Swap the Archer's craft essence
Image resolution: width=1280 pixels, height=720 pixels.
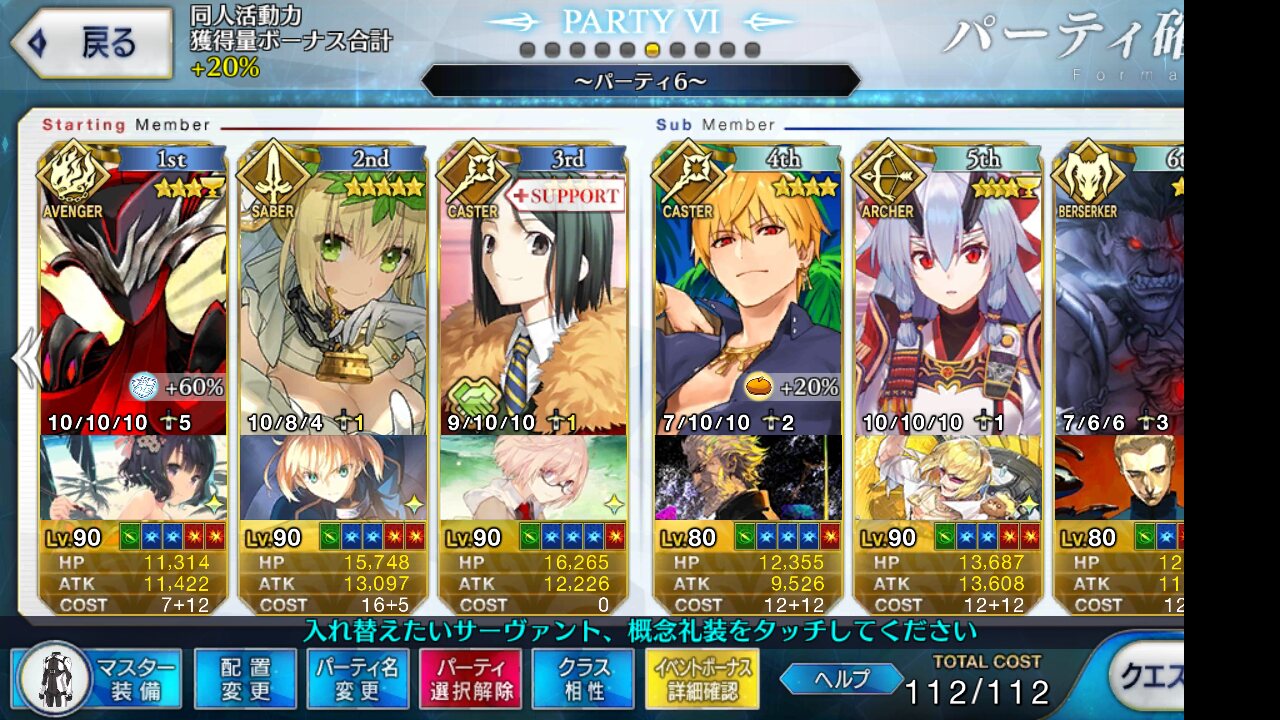tap(947, 477)
